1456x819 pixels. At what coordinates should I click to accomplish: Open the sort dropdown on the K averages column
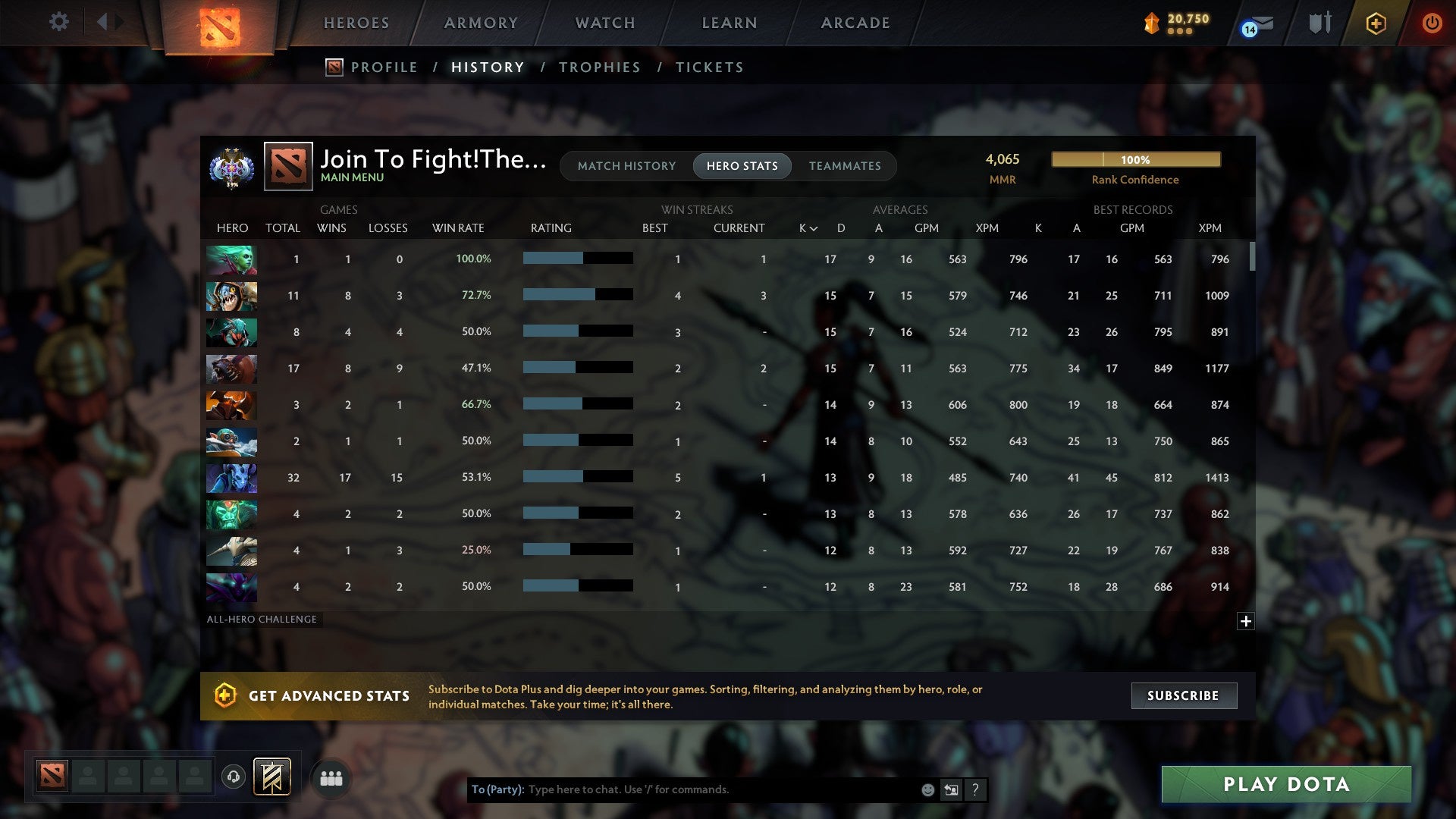click(x=807, y=227)
